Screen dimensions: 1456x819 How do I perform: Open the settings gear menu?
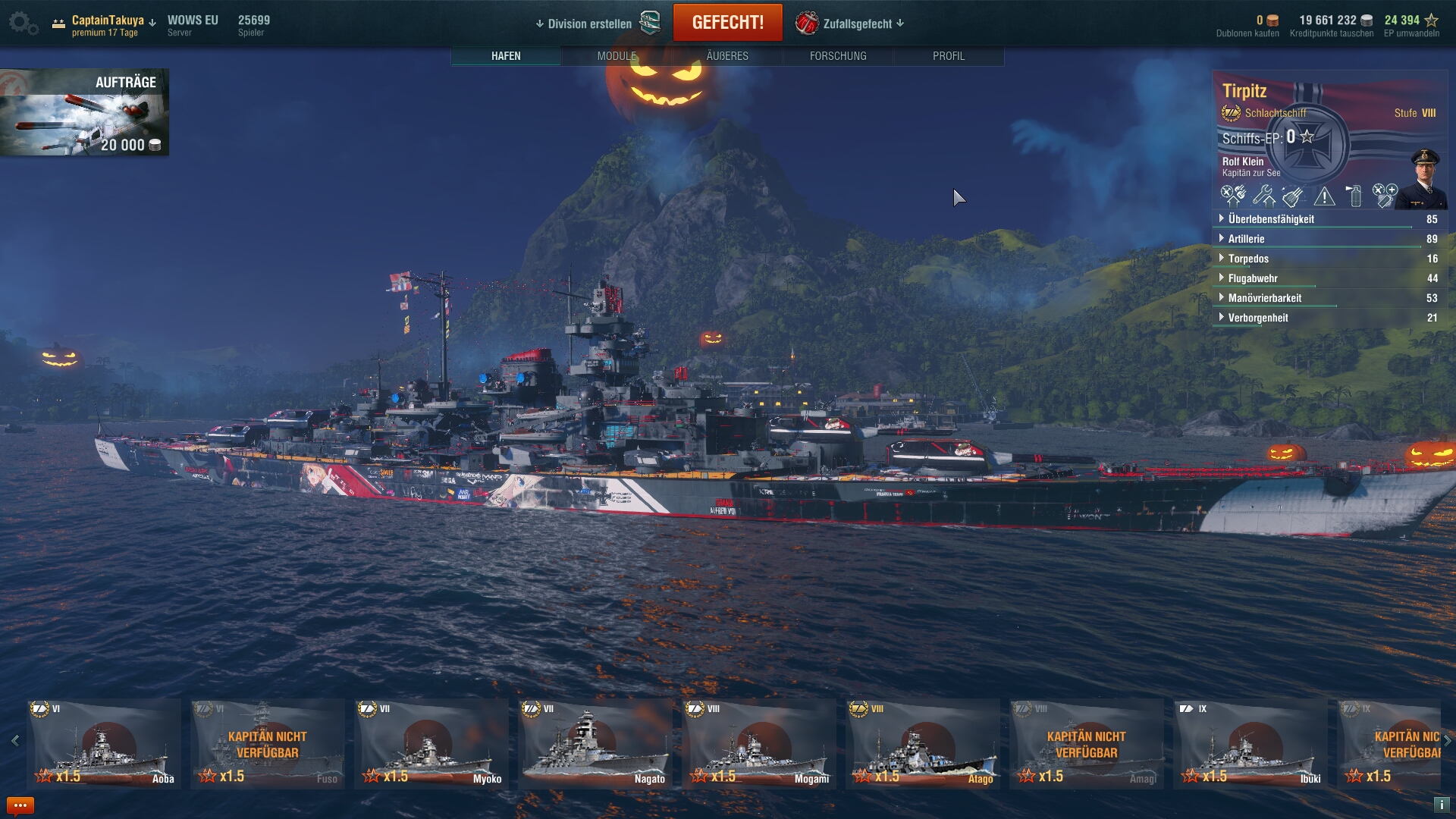pyautogui.click(x=22, y=24)
